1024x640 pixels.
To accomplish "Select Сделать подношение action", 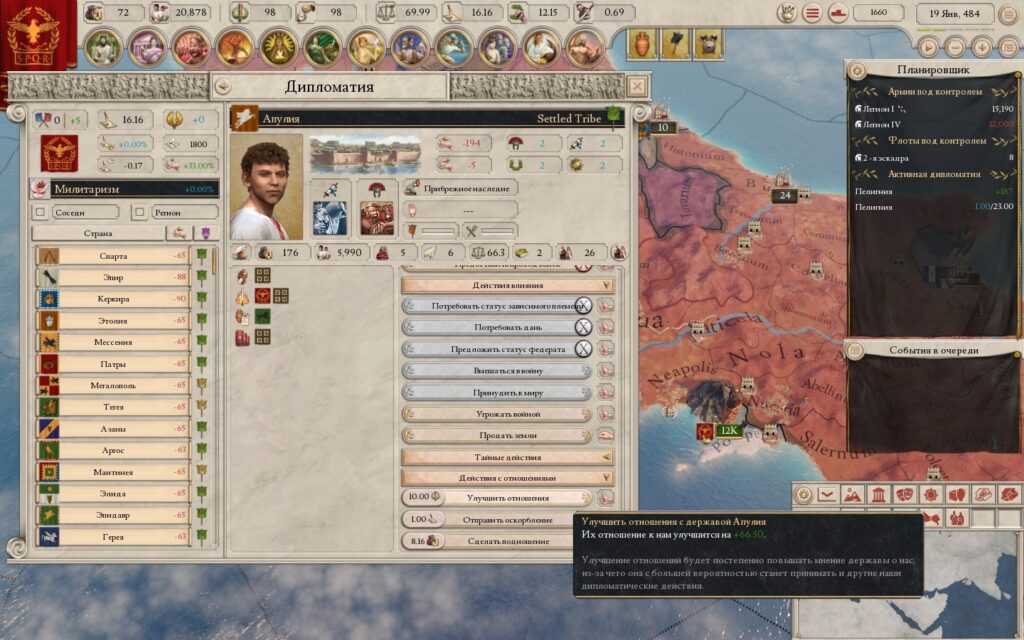I will coord(508,541).
